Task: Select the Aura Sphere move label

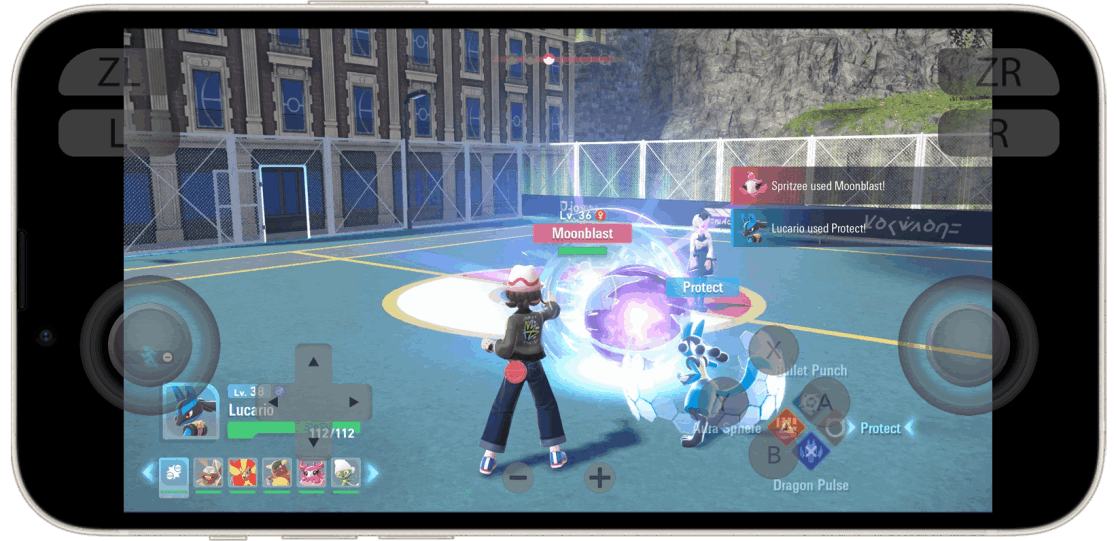Action: tap(727, 428)
